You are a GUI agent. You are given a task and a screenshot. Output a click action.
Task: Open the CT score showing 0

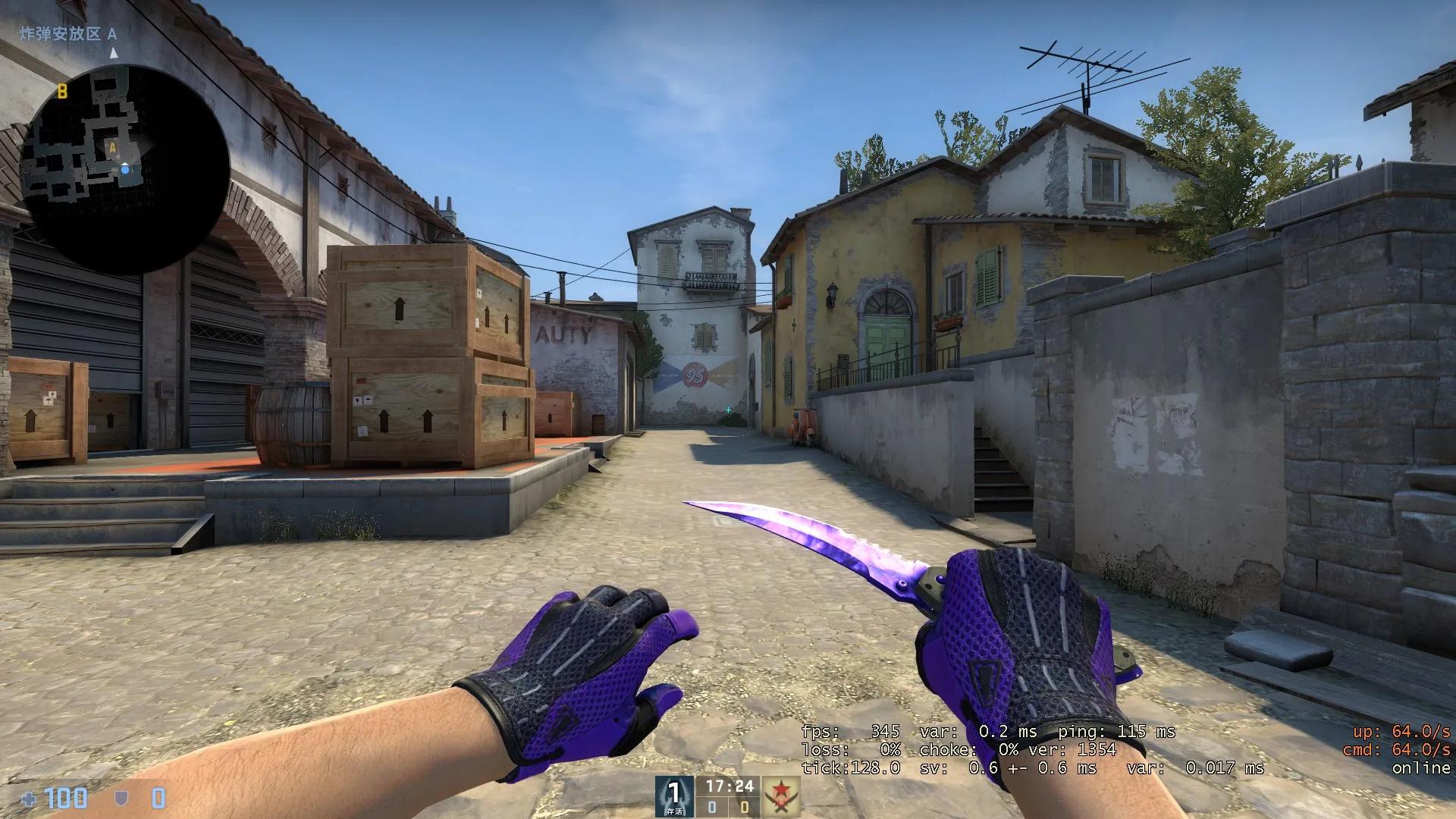tap(712, 807)
